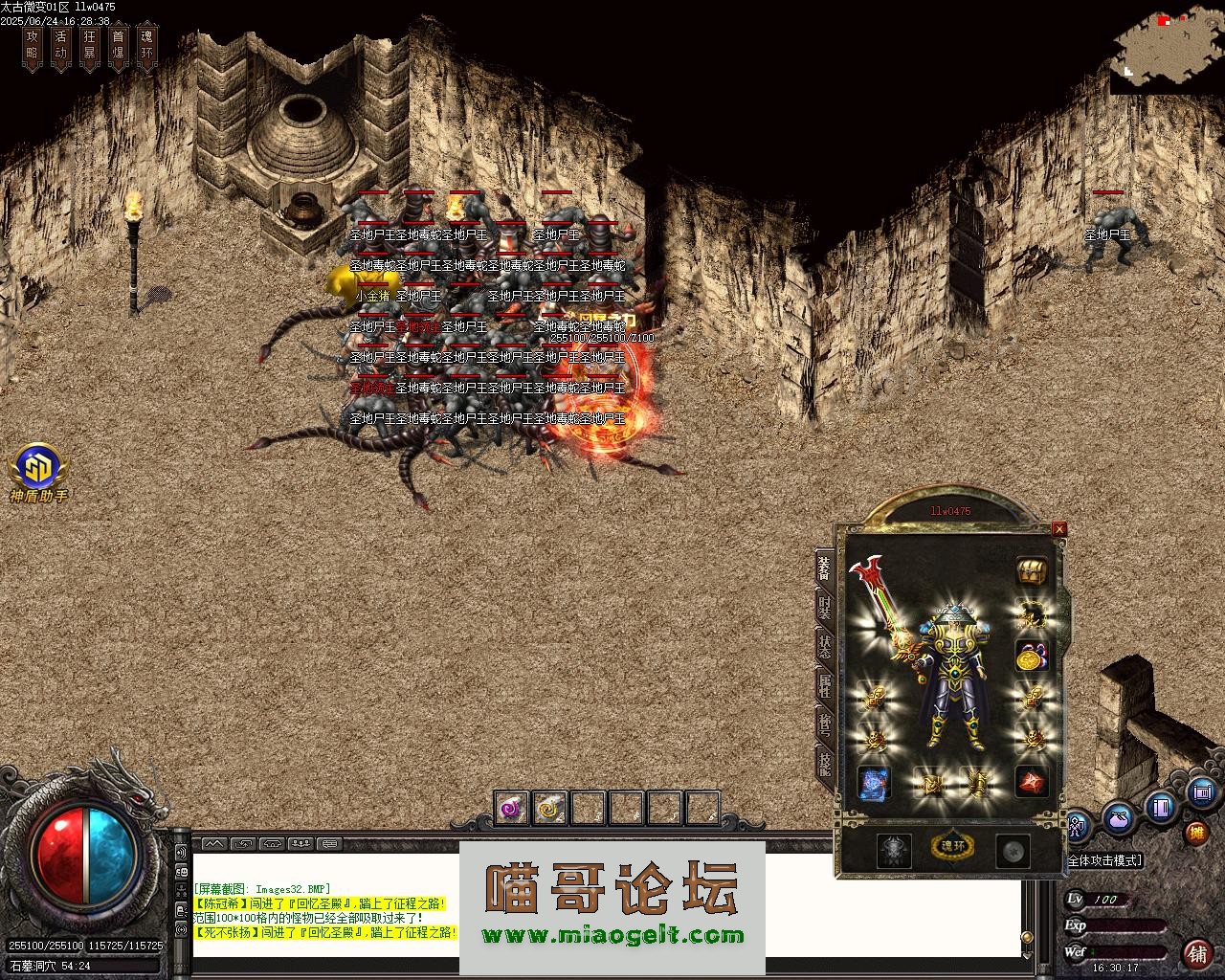Select the 狂暴 banner button
Image resolution: width=1225 pixels, height=980 pixels.
(90, 46)
